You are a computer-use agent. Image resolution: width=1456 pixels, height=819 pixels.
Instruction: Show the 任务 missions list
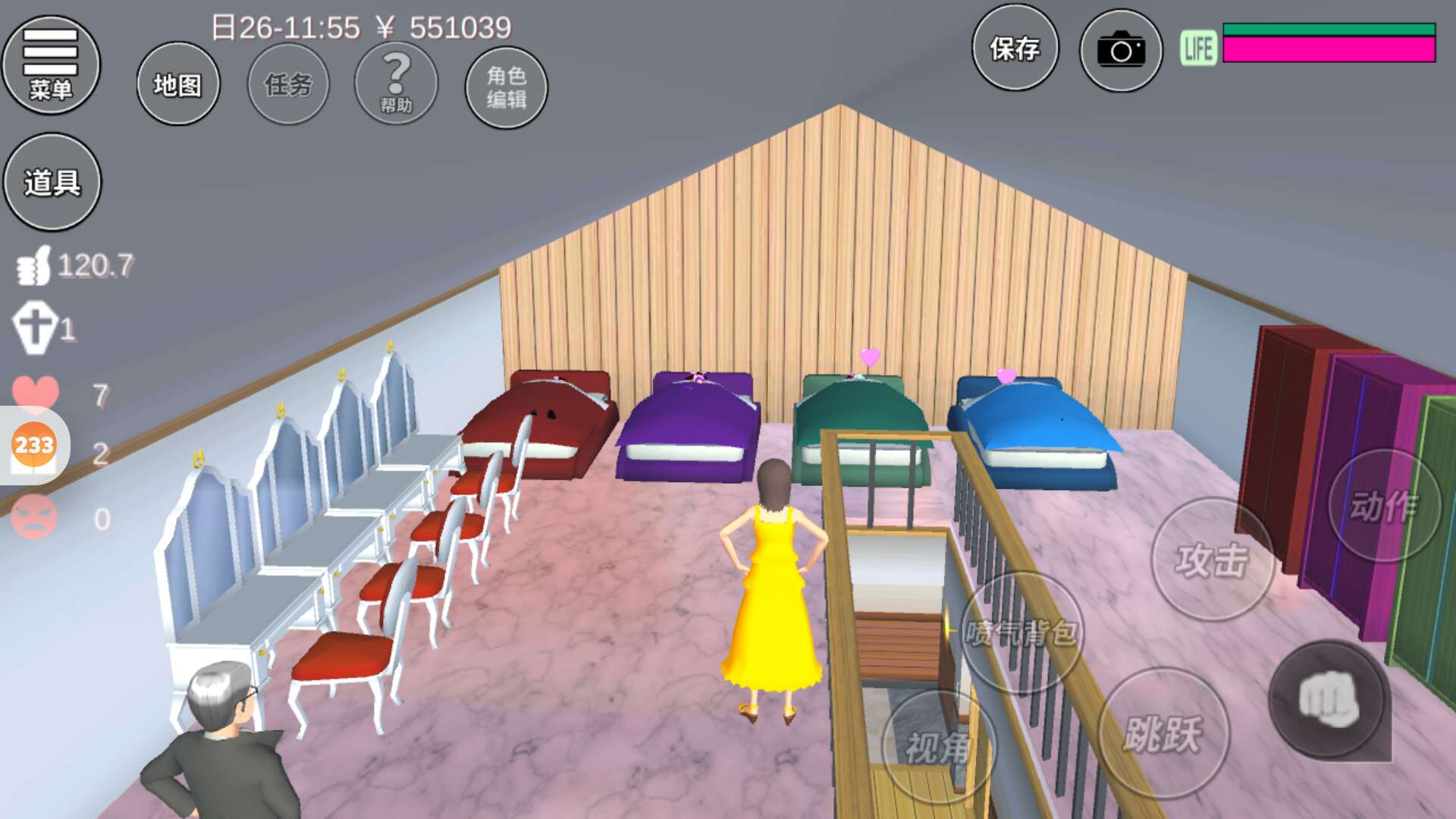pyautogui.click(x=288, y=84)
